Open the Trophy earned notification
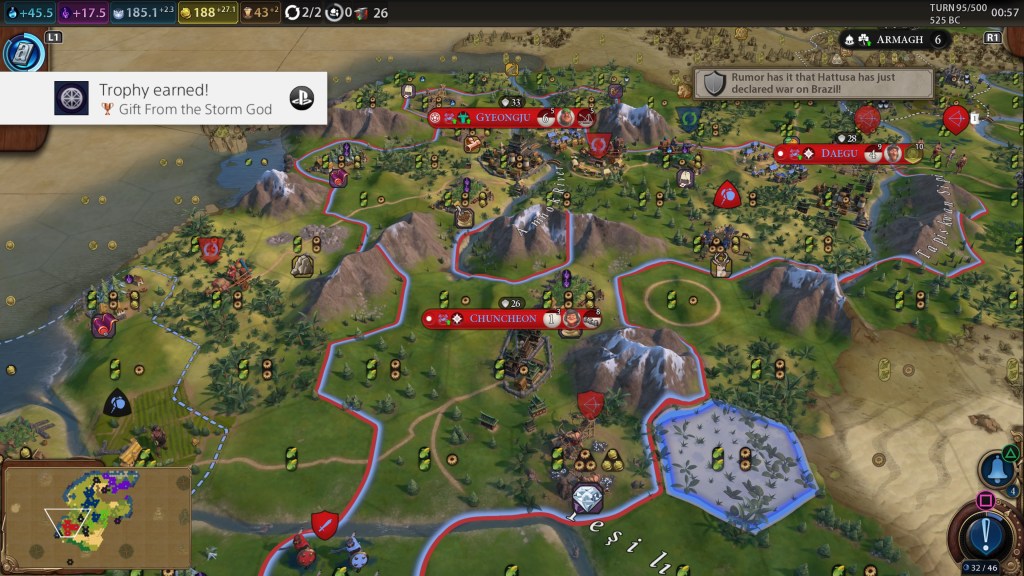Viewport: 1024px width, 576px height. (164, 98)
